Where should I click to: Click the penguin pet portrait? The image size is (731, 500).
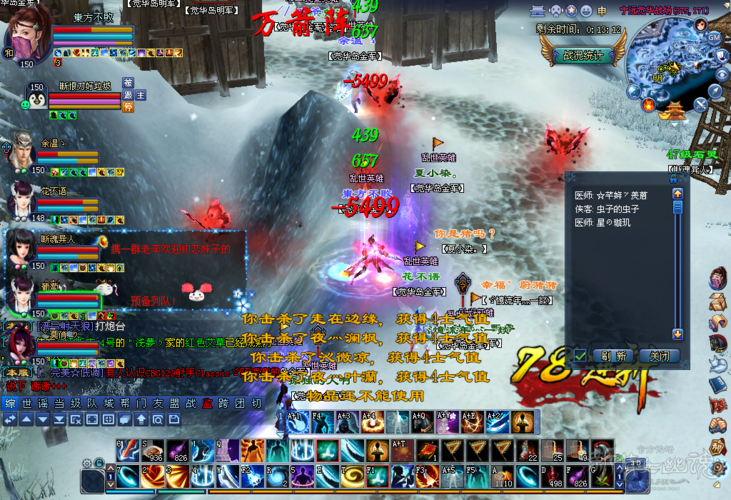[x=36, y=98]
